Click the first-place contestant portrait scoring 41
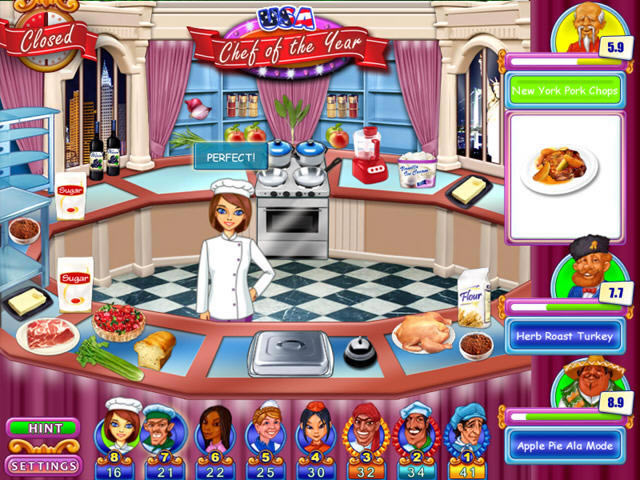640x480 pixels. (x=467, y=431)
